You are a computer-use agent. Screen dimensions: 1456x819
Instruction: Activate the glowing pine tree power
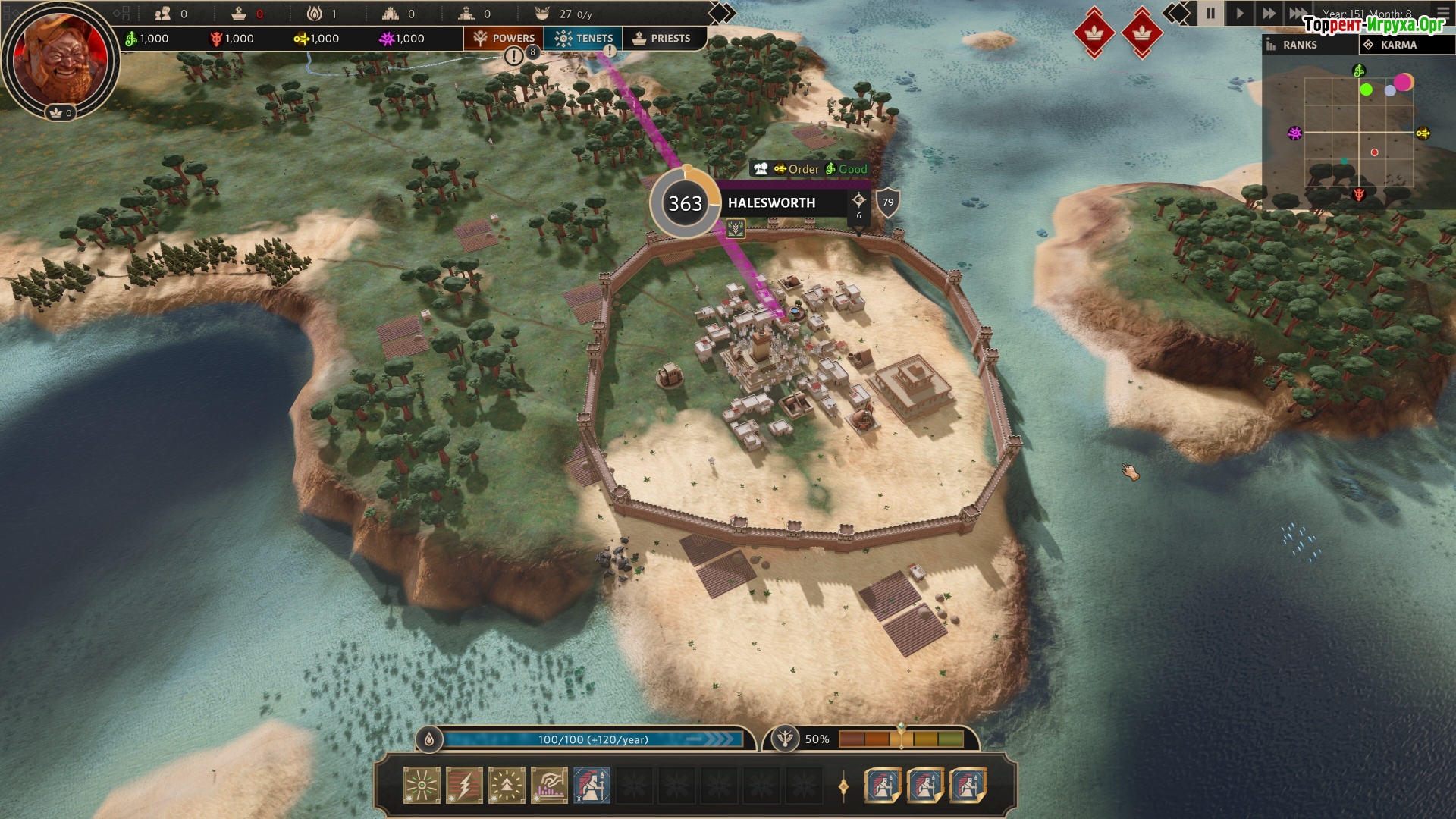pyautogui.click(x=507, y=785)
